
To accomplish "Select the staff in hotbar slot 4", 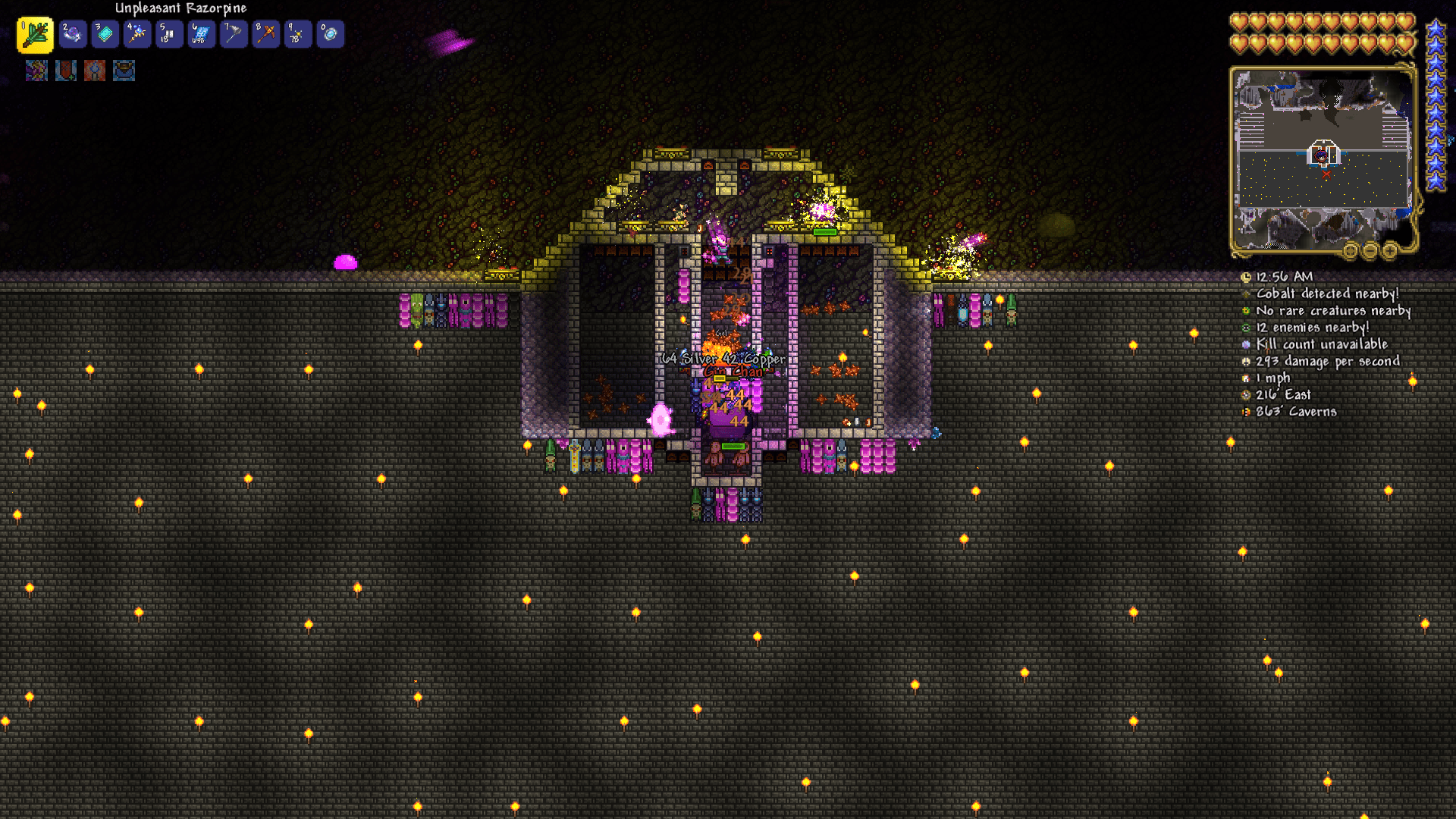I will pyautogui.click(x=136, y=33).
